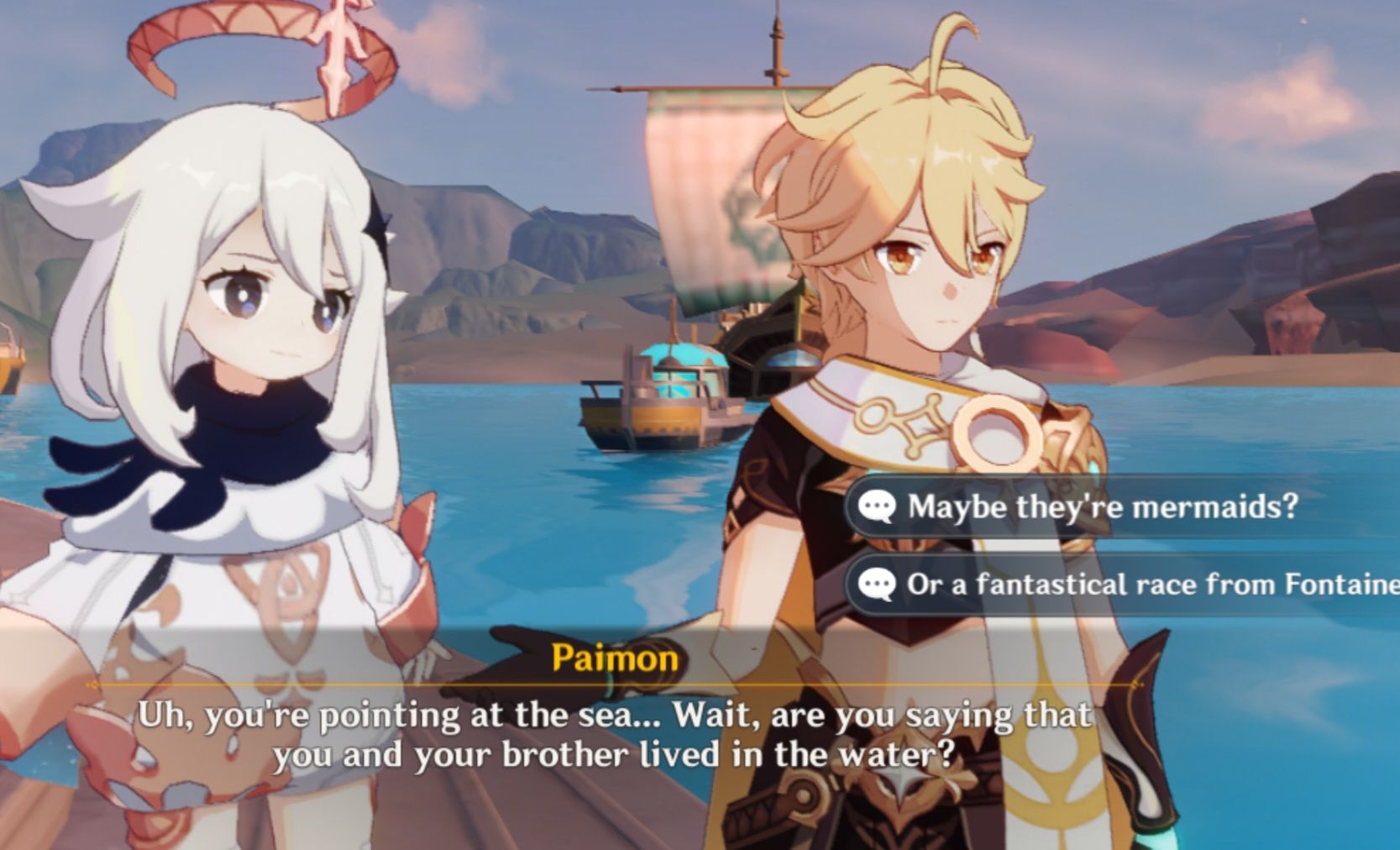Click the anchored cargo boat on the water
Screen dimensions: 1400x850
tap(663, 403)
